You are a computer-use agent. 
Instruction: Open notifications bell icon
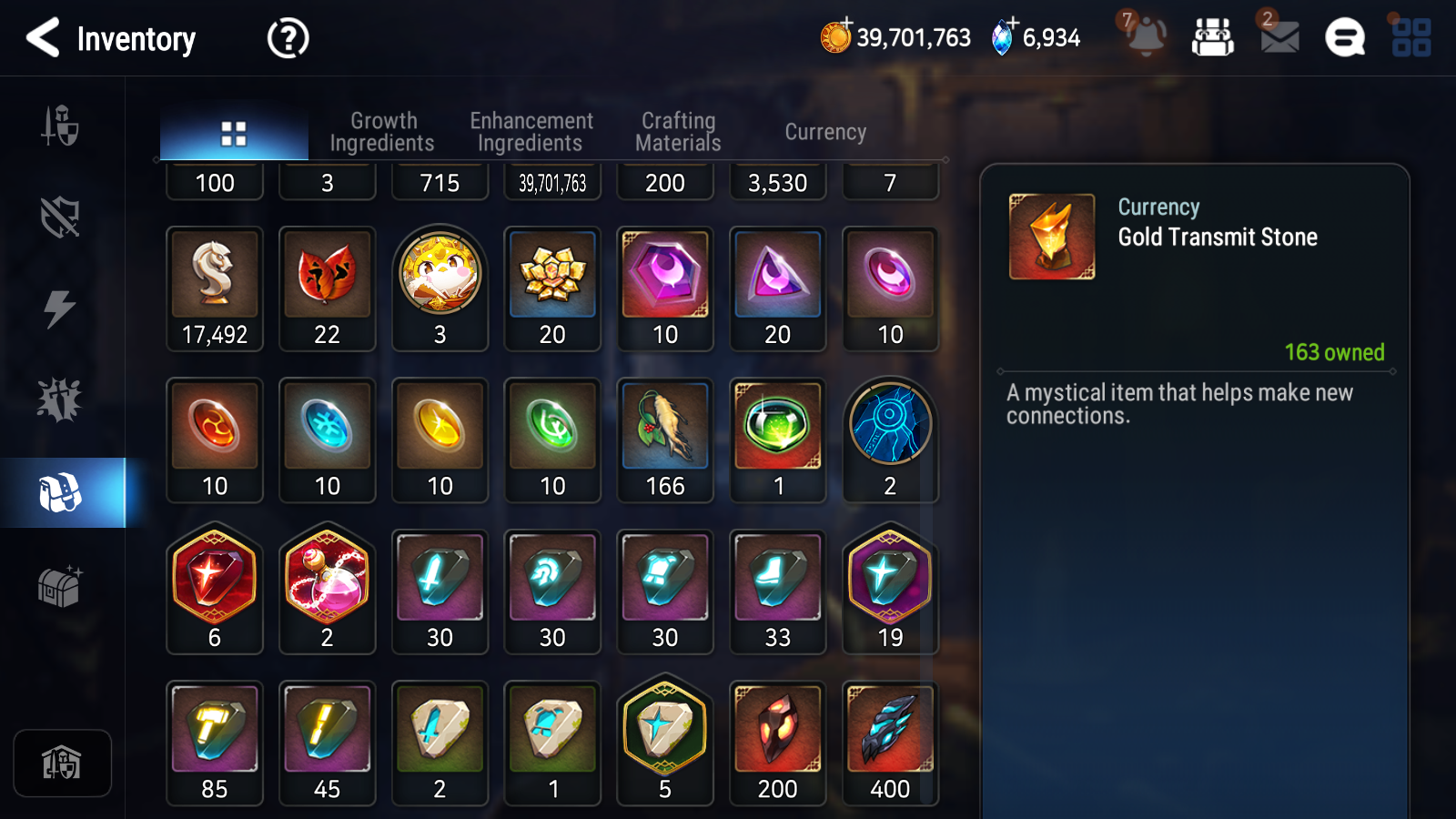point(1146,37)
